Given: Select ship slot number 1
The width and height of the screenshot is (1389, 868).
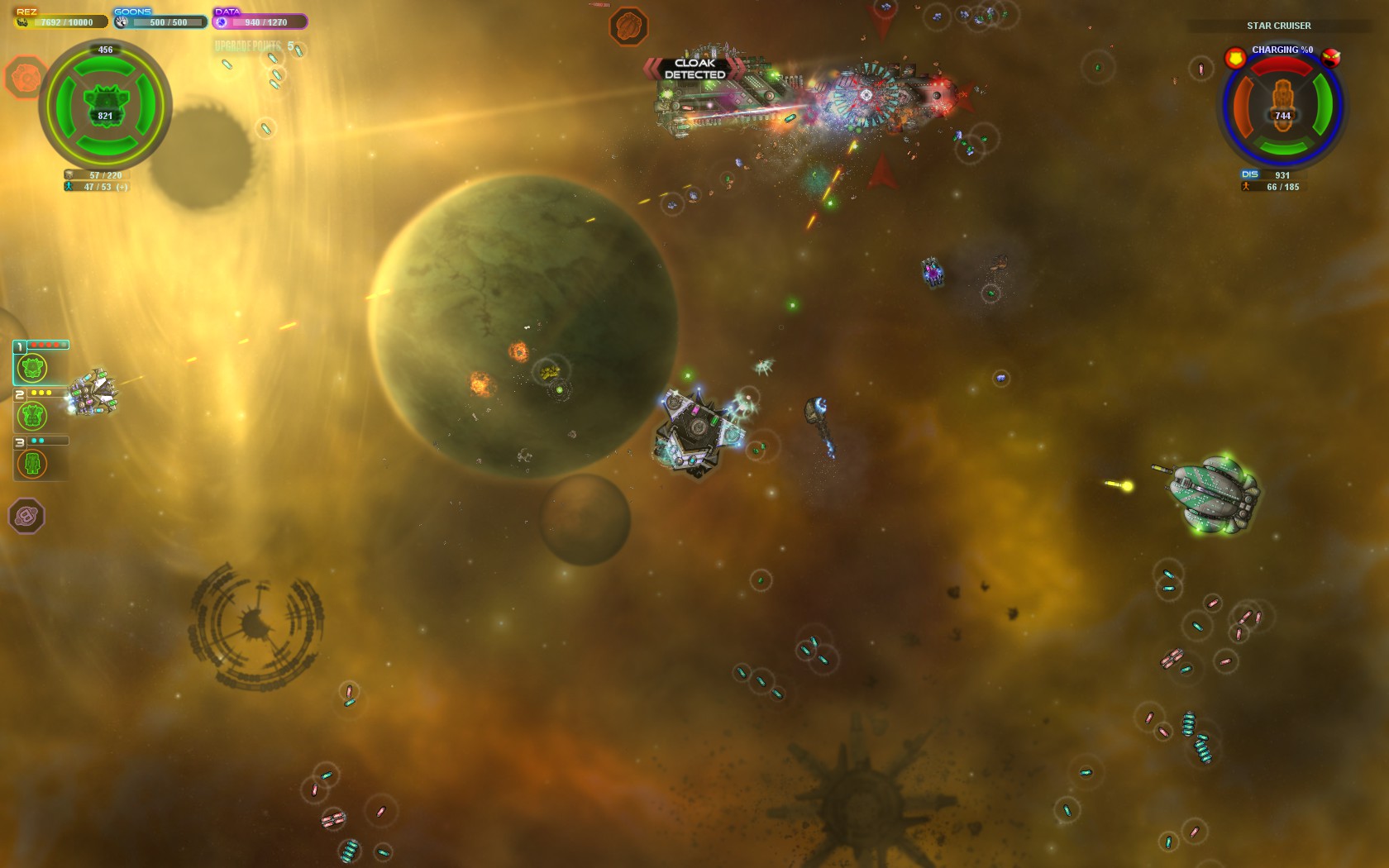Looking at the screenshot, I should point(33,367).
